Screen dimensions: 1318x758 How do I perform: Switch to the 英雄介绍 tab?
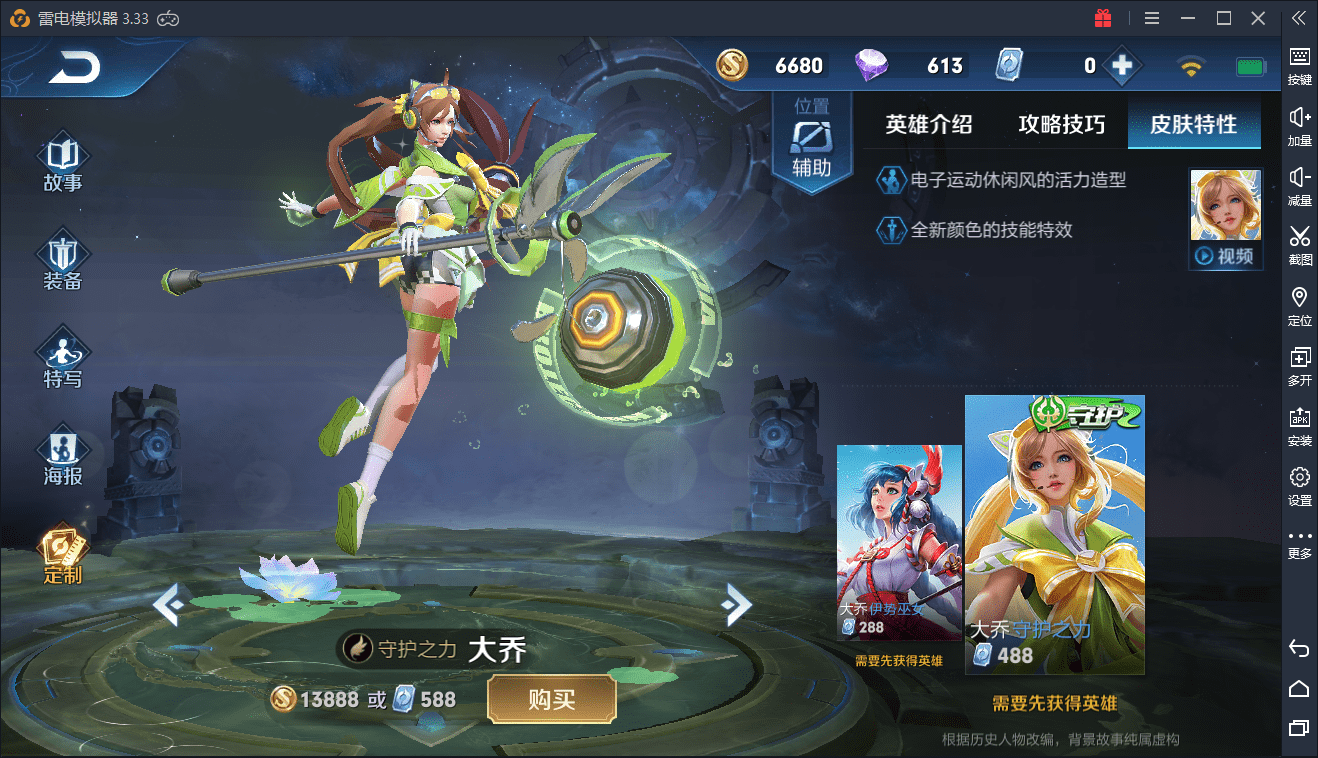(x=926, y=124)
